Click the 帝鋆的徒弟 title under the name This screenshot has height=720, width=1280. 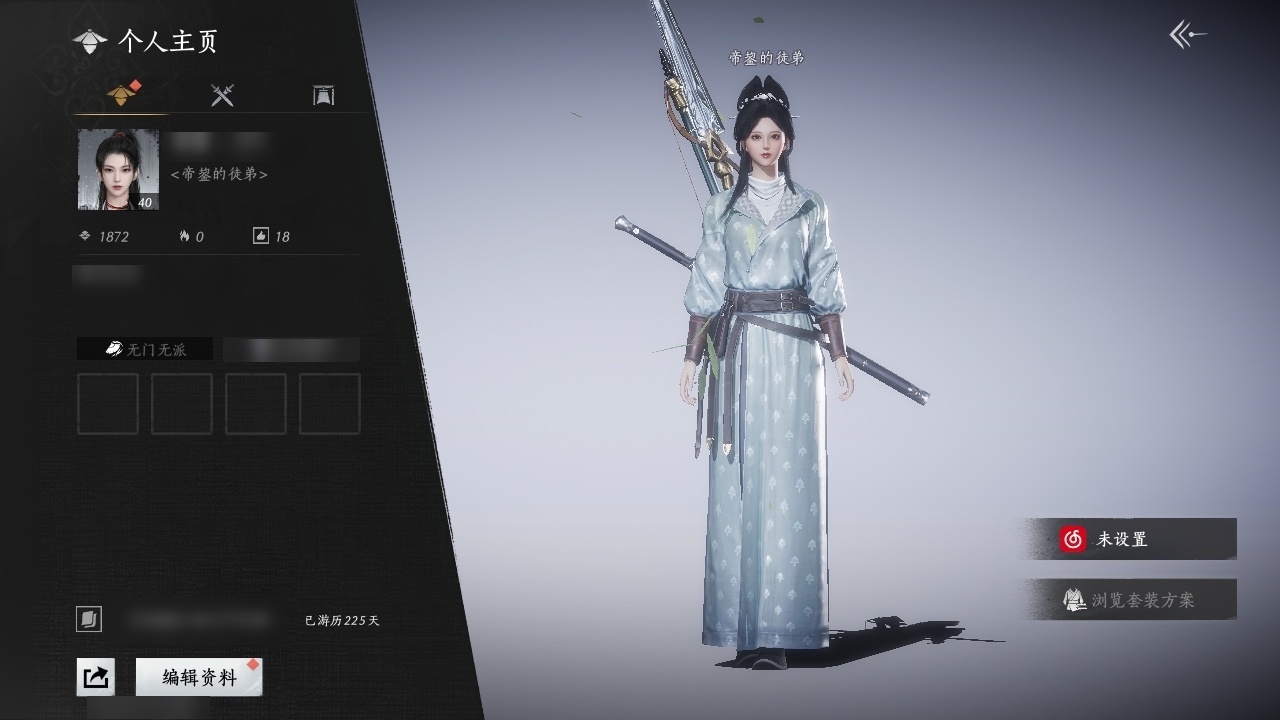coord(219,174)
